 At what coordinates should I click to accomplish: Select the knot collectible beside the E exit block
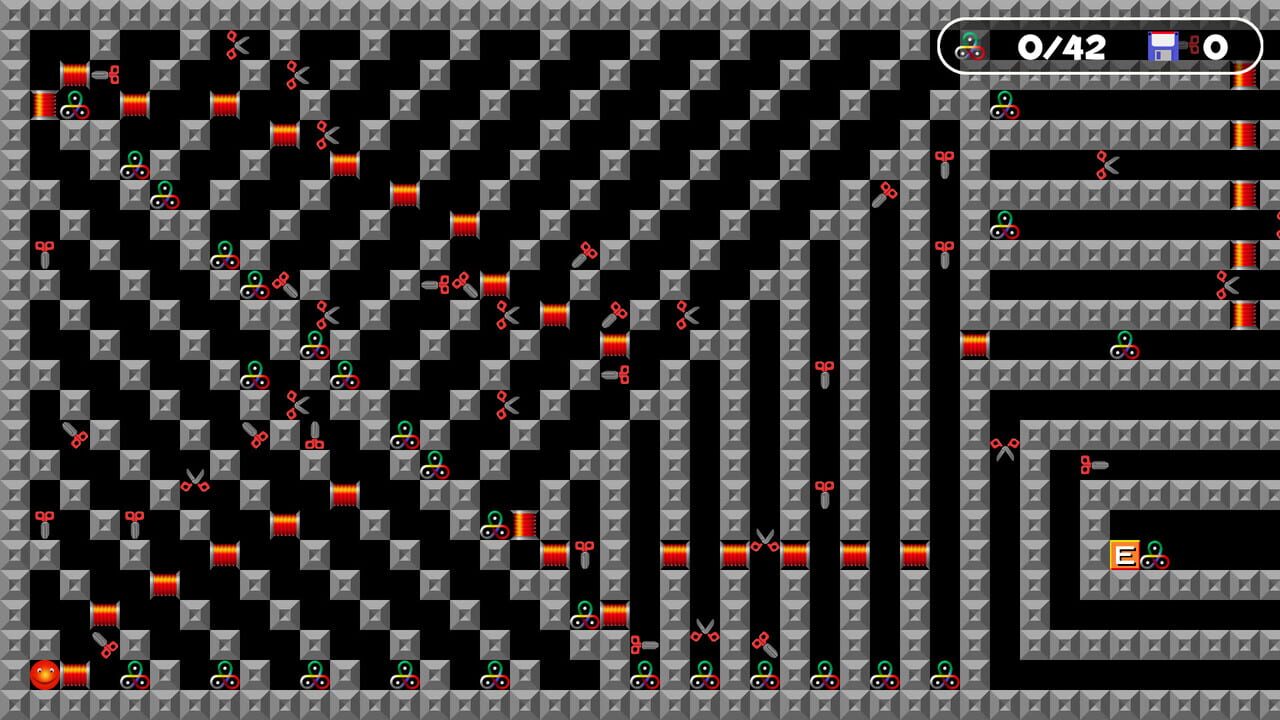tap(1154, 556)
